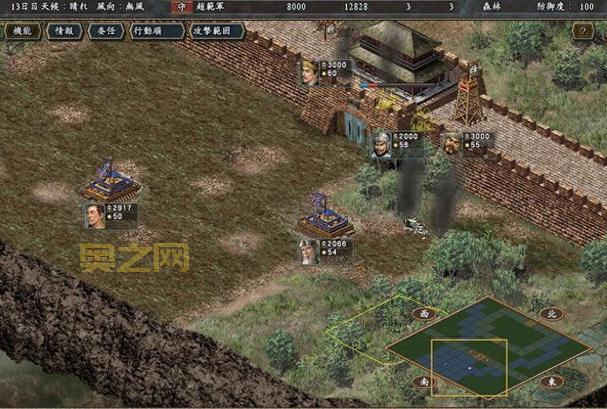Image resolution: width=607 pixels, height=409 pixels.
Task: Select the general portrait with 2066 troops
Action: click(308, 251)
